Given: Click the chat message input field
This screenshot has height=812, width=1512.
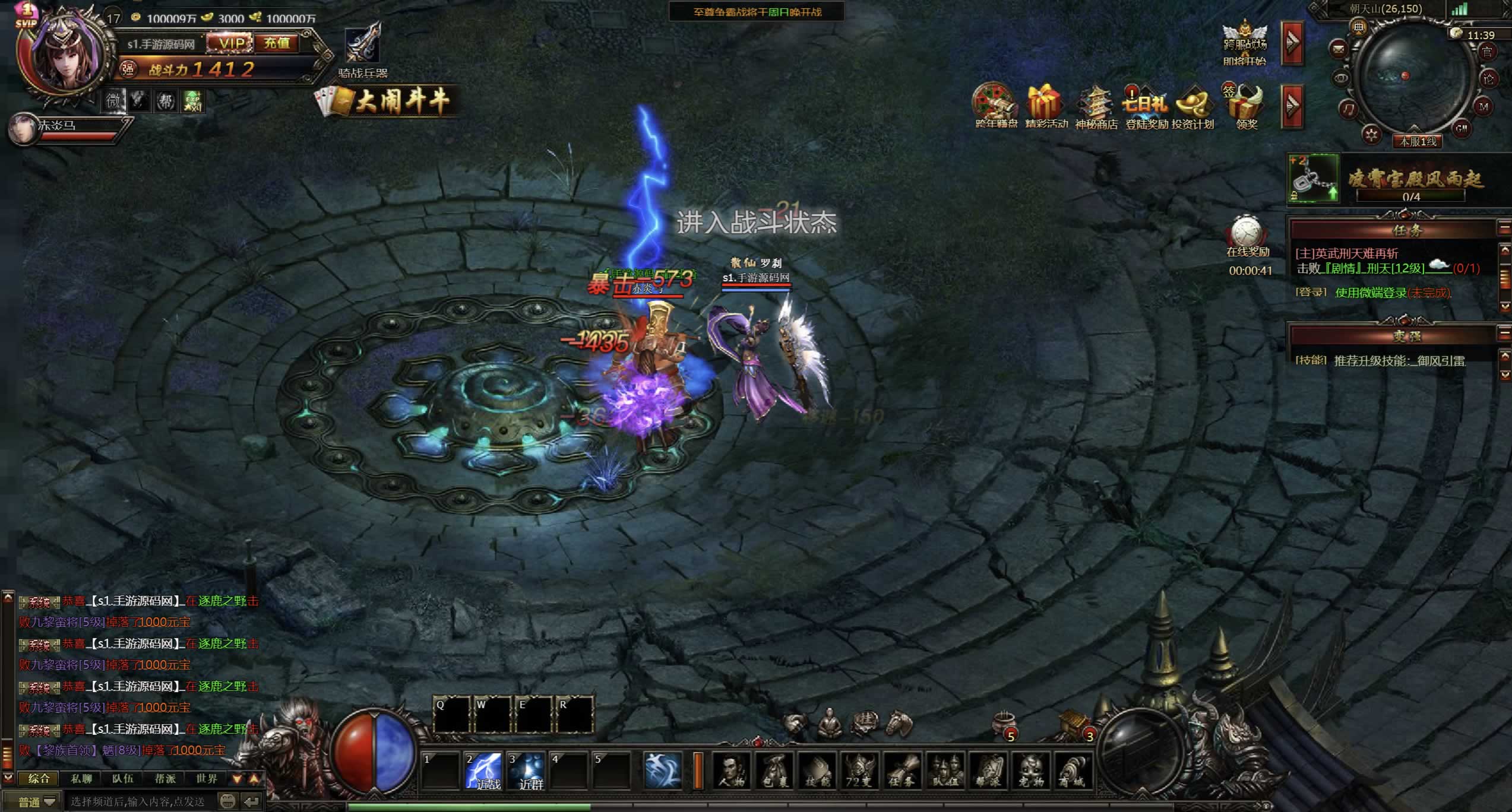Looking at the screenshot, I should (x=140, y=802).
